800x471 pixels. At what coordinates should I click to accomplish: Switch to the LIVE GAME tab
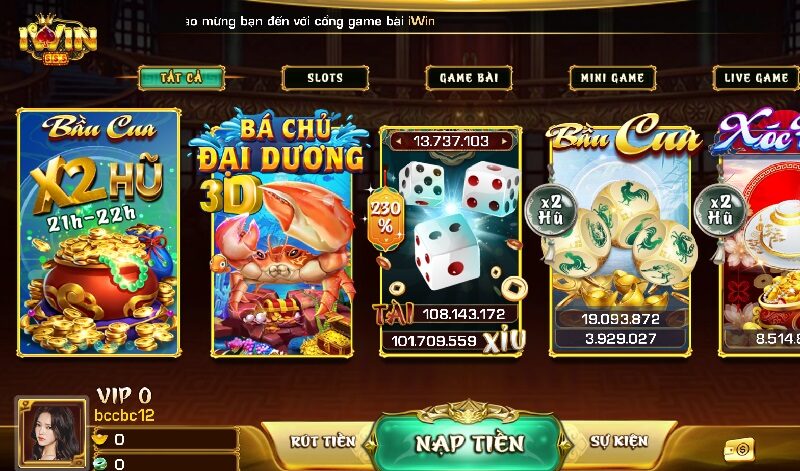[757, 78]
